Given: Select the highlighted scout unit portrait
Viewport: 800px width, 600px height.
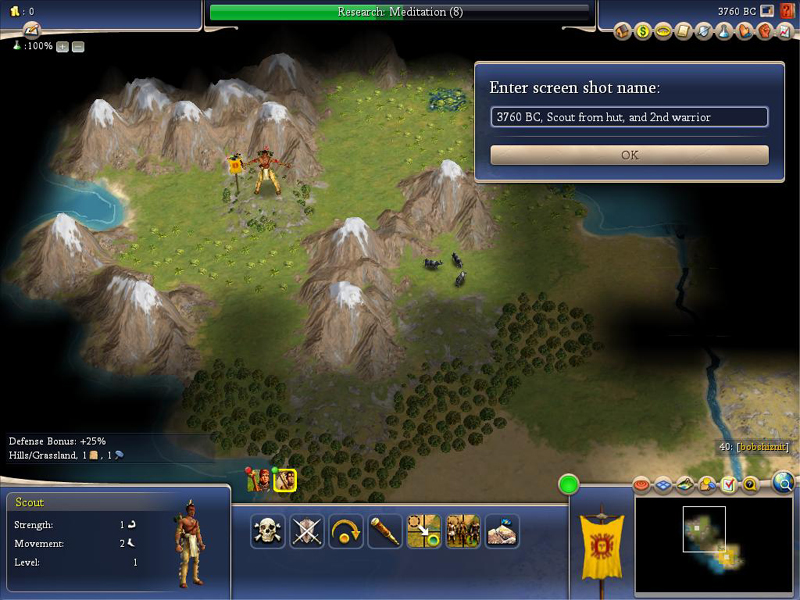Looking at the screenshot, I should pos(285,481).
